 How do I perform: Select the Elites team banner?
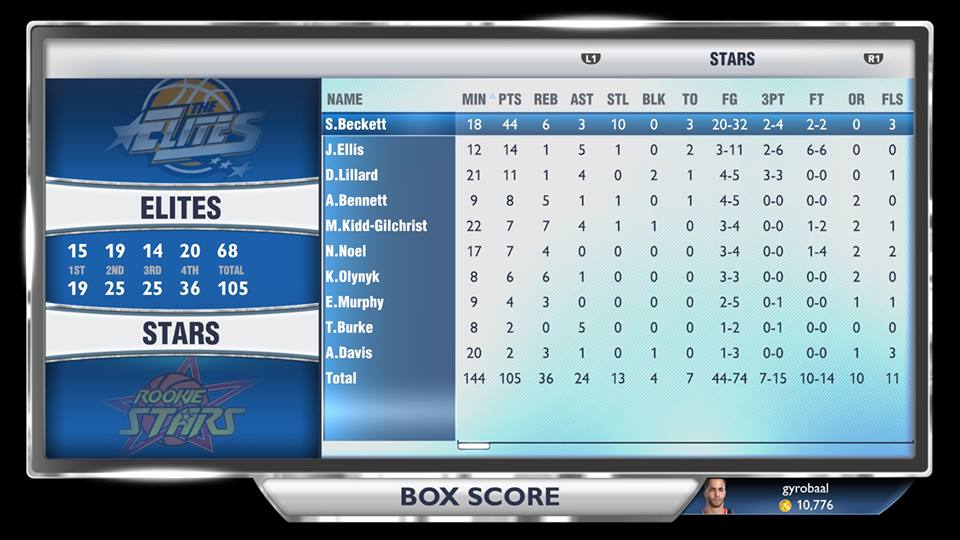click(181, 208)
